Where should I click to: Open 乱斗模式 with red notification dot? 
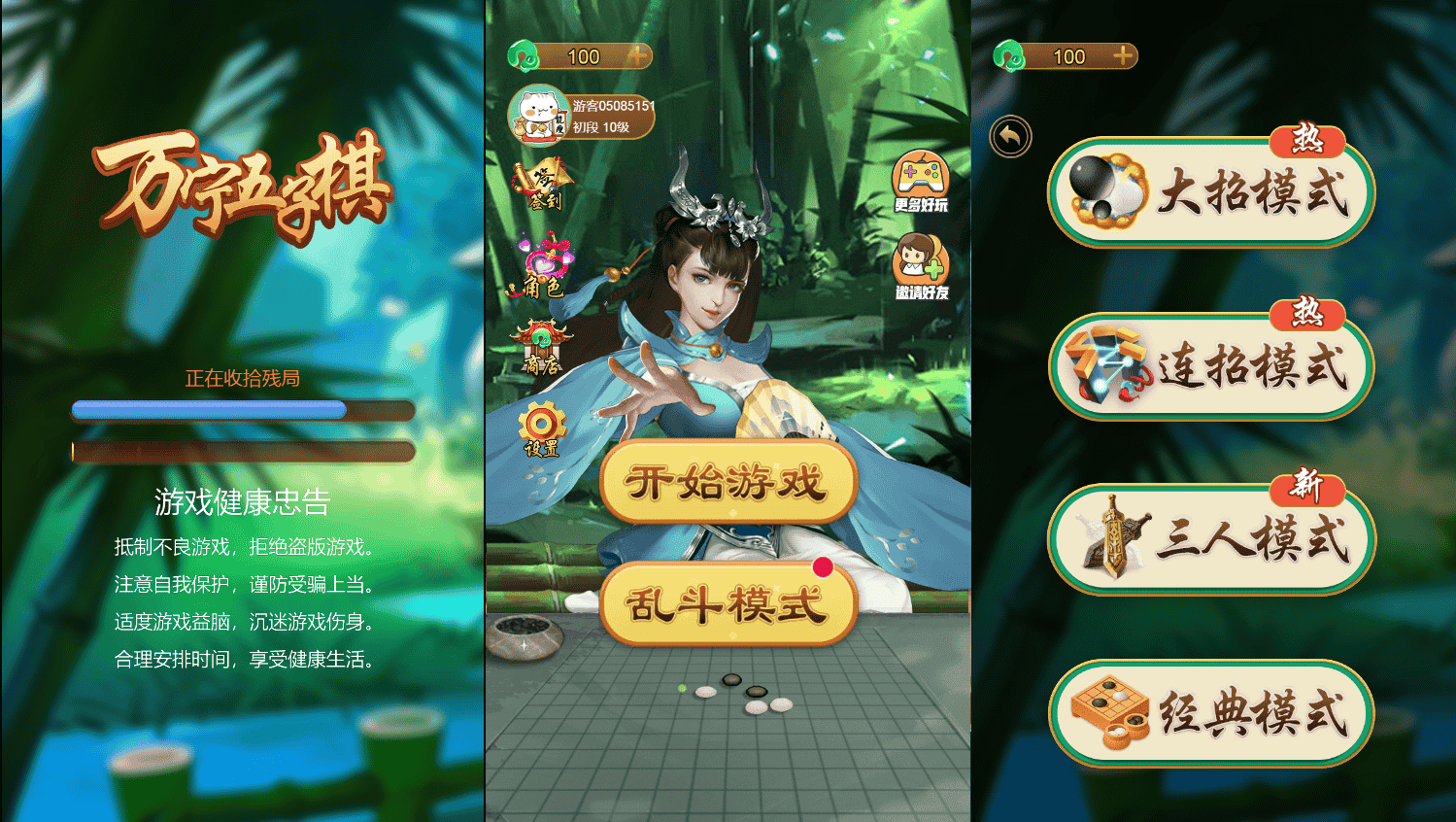pos(727,604)
